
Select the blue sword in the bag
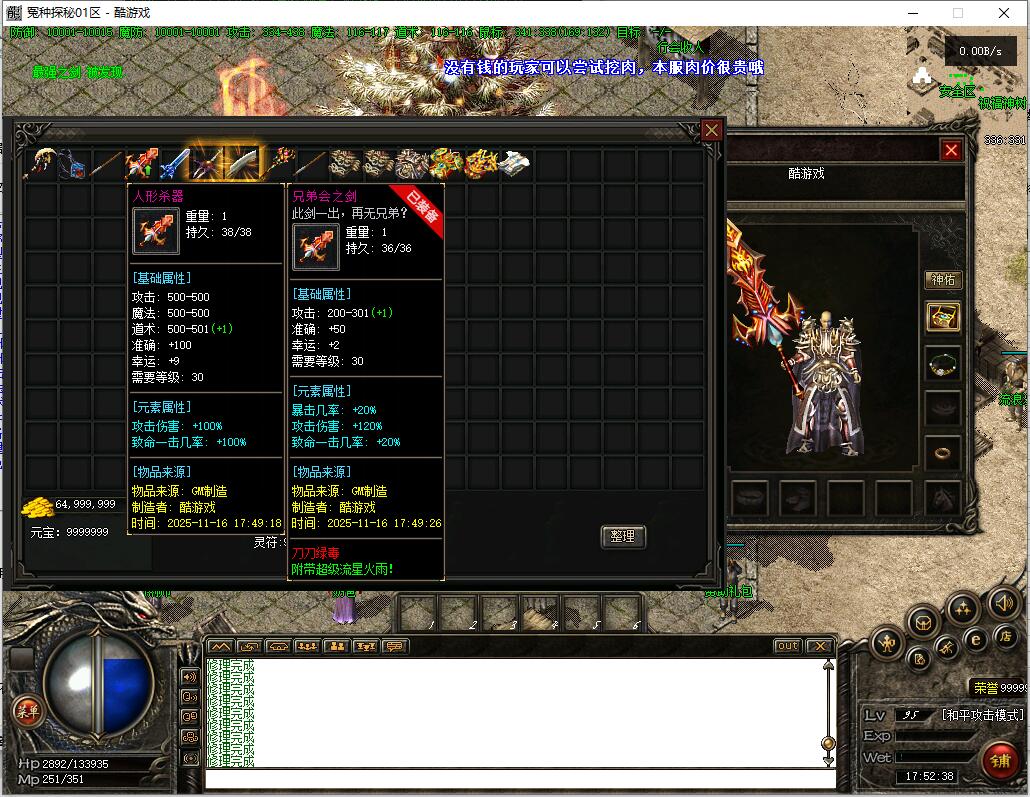coord(175,163)
